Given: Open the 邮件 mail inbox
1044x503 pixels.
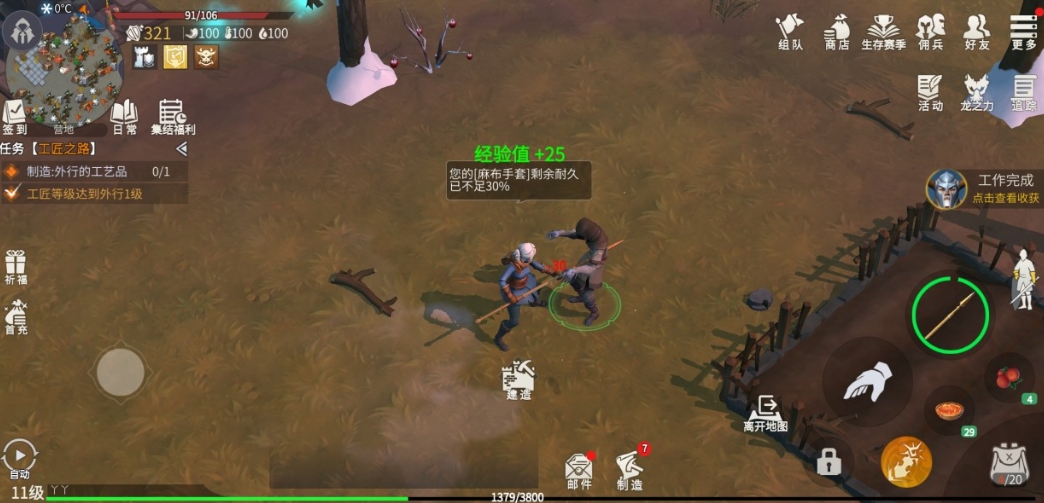Looking at the screenshot, I should 579,471.
